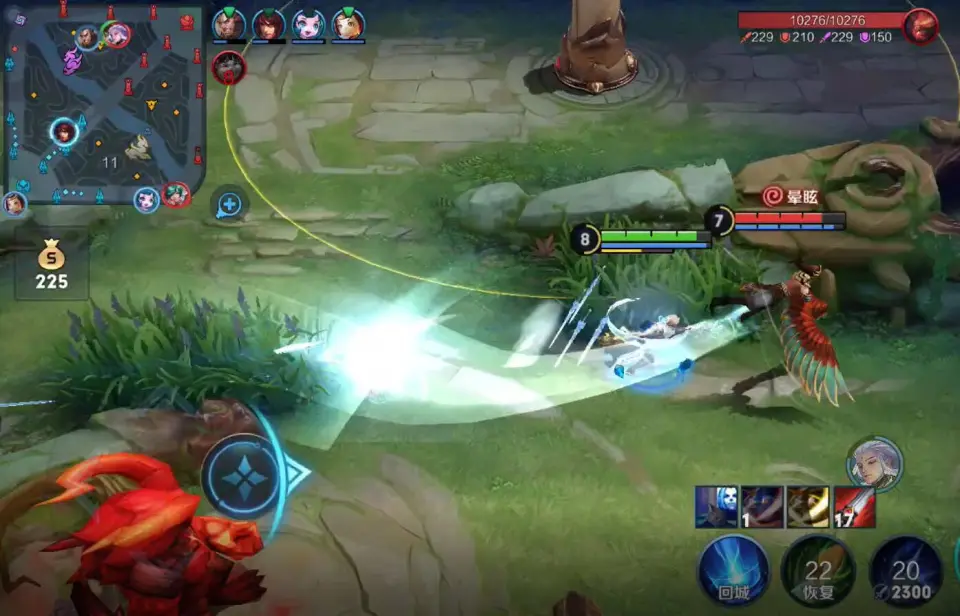Screen dimensions: 960x616
Task: Use the movement joystick control
Action: click(x=245, y=475)
